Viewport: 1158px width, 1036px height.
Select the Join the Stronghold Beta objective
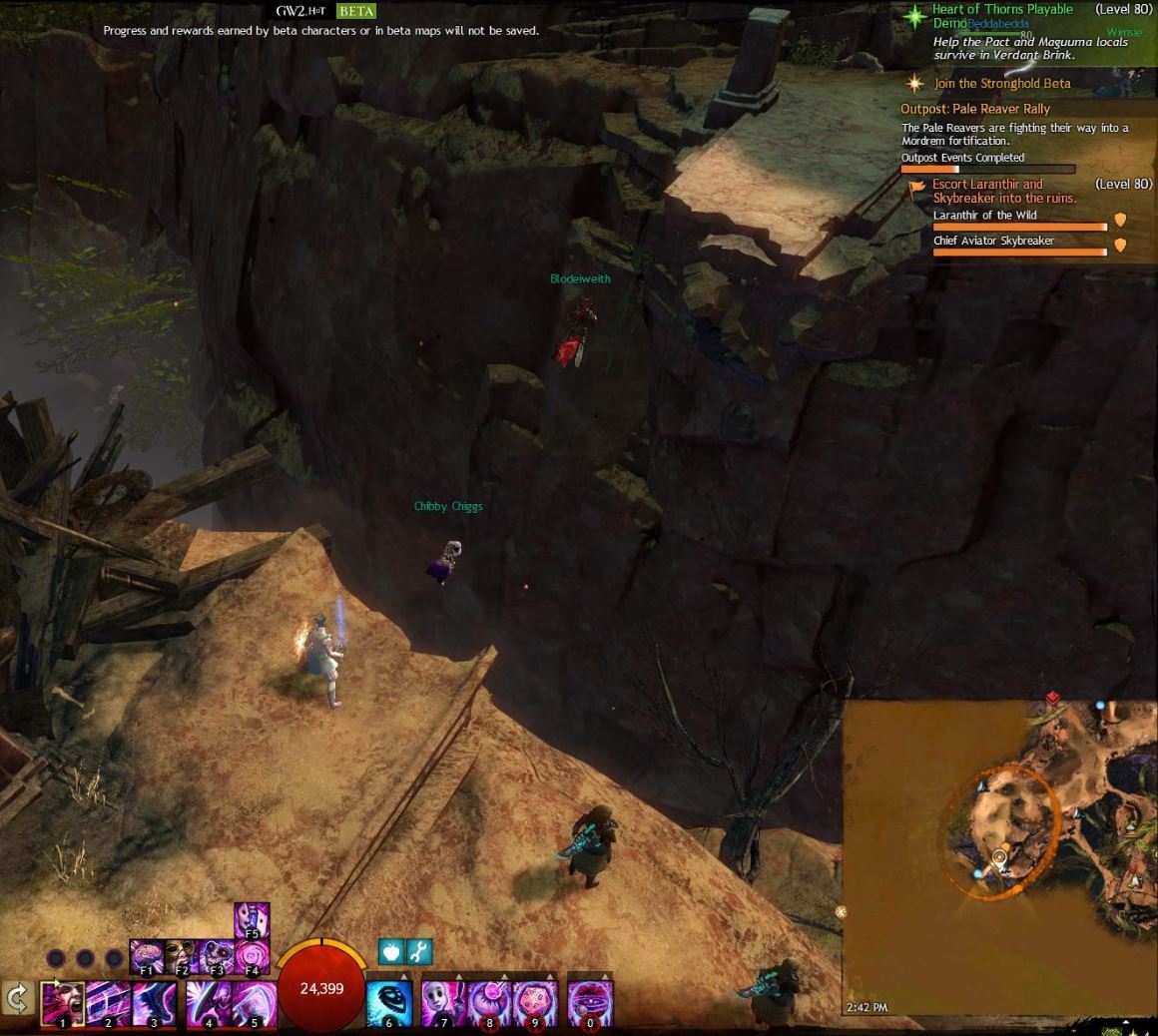coord(1001,84)
